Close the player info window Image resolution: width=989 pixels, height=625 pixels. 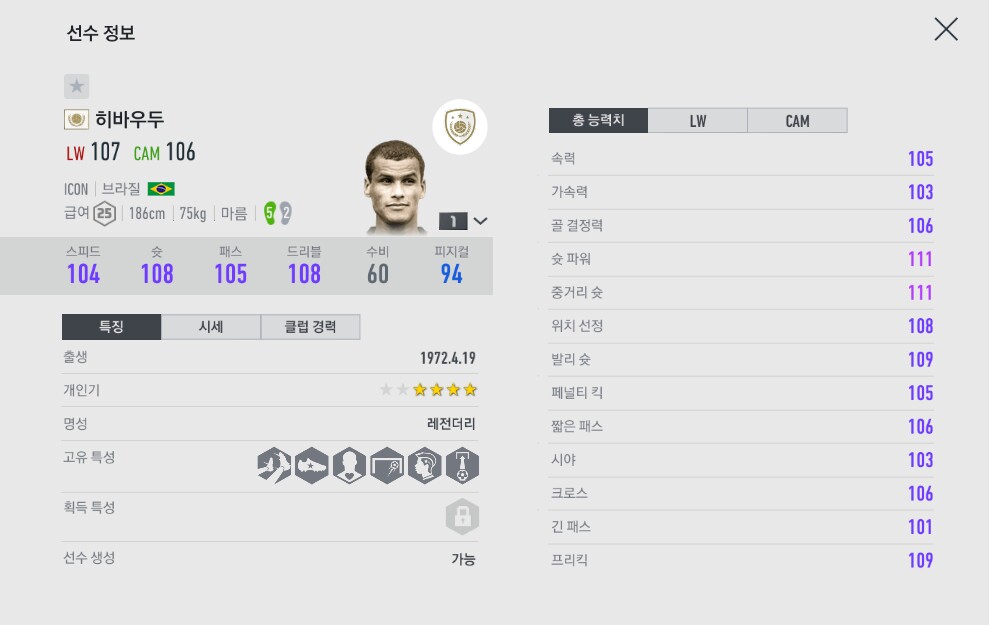point(945,30)
